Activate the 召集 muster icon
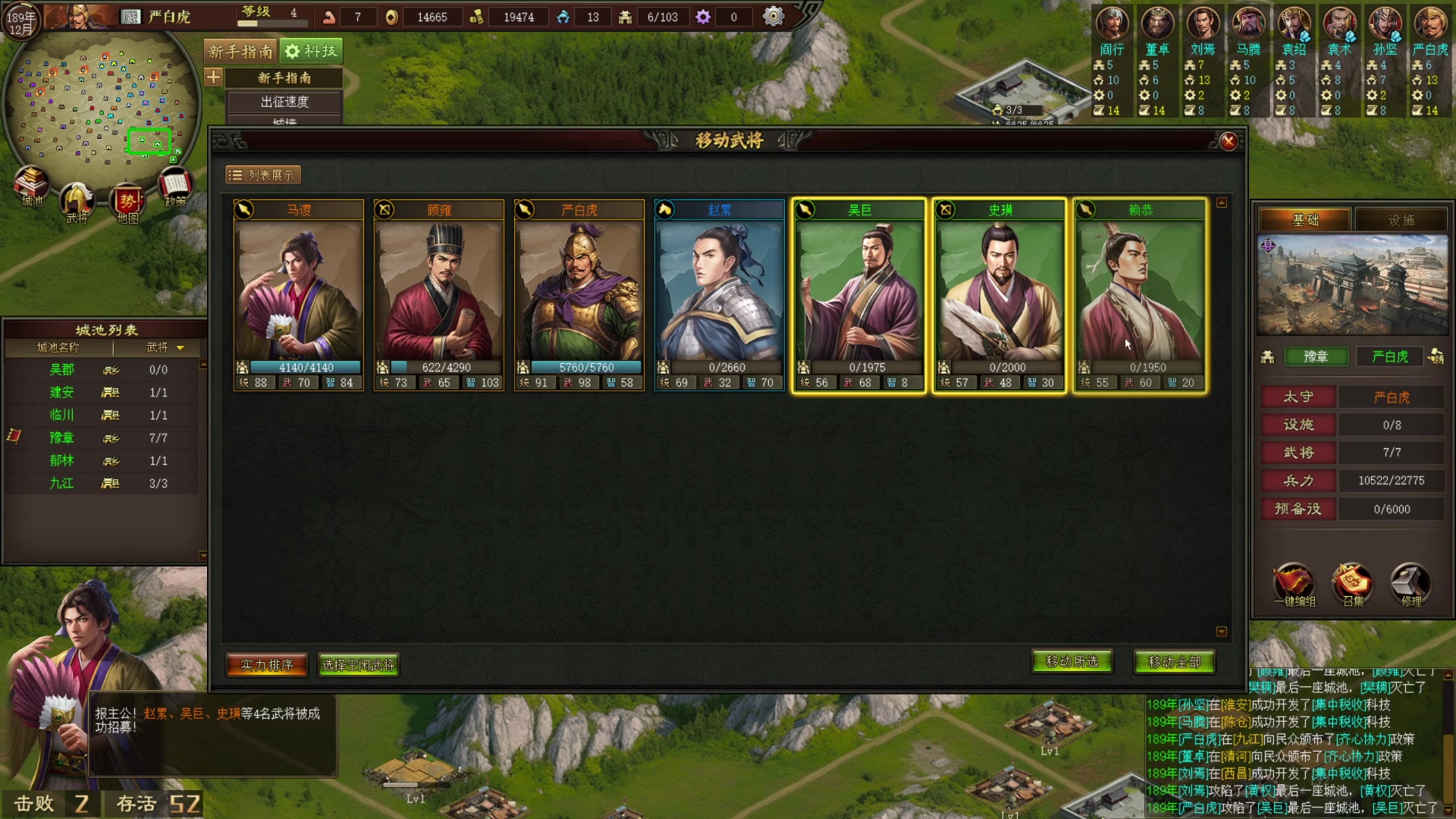Viewport: 1456px width, 819px height. click(x=1352, y=585)
